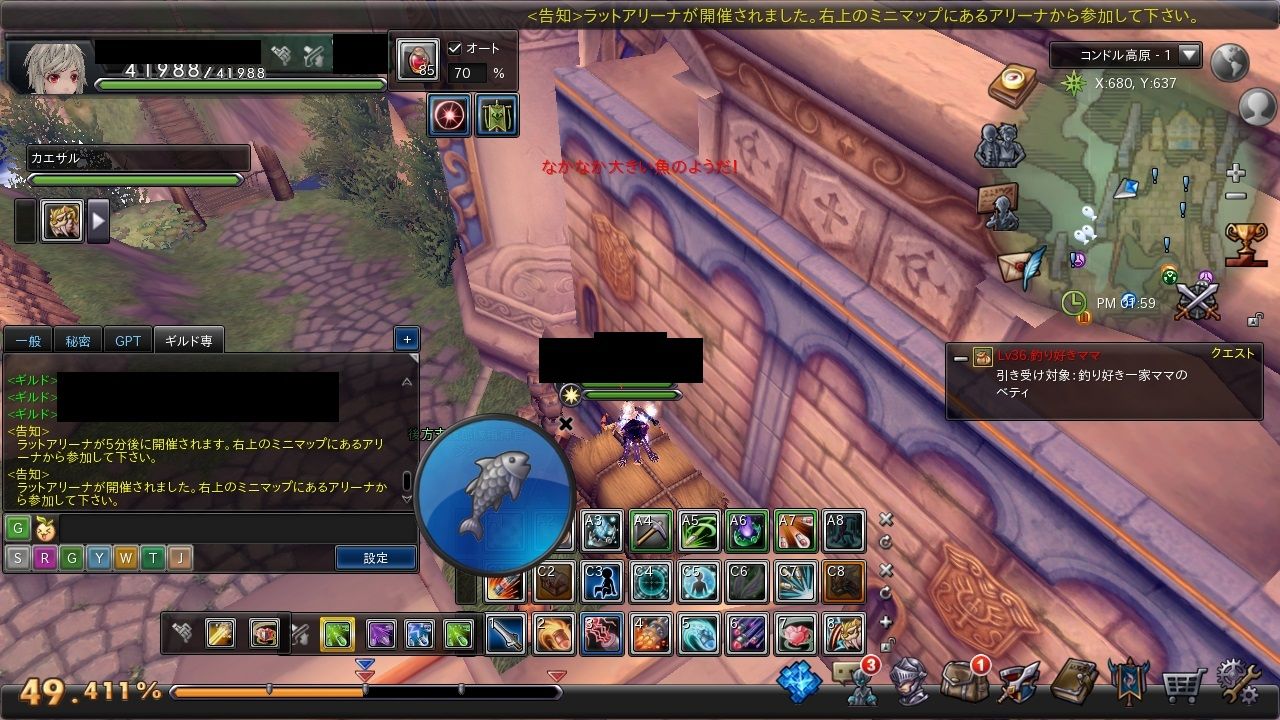Viewport: 1280px width, 720px height.
Task: Open the コンドル高原 channel dropdown
Action: click(1189, 55)
